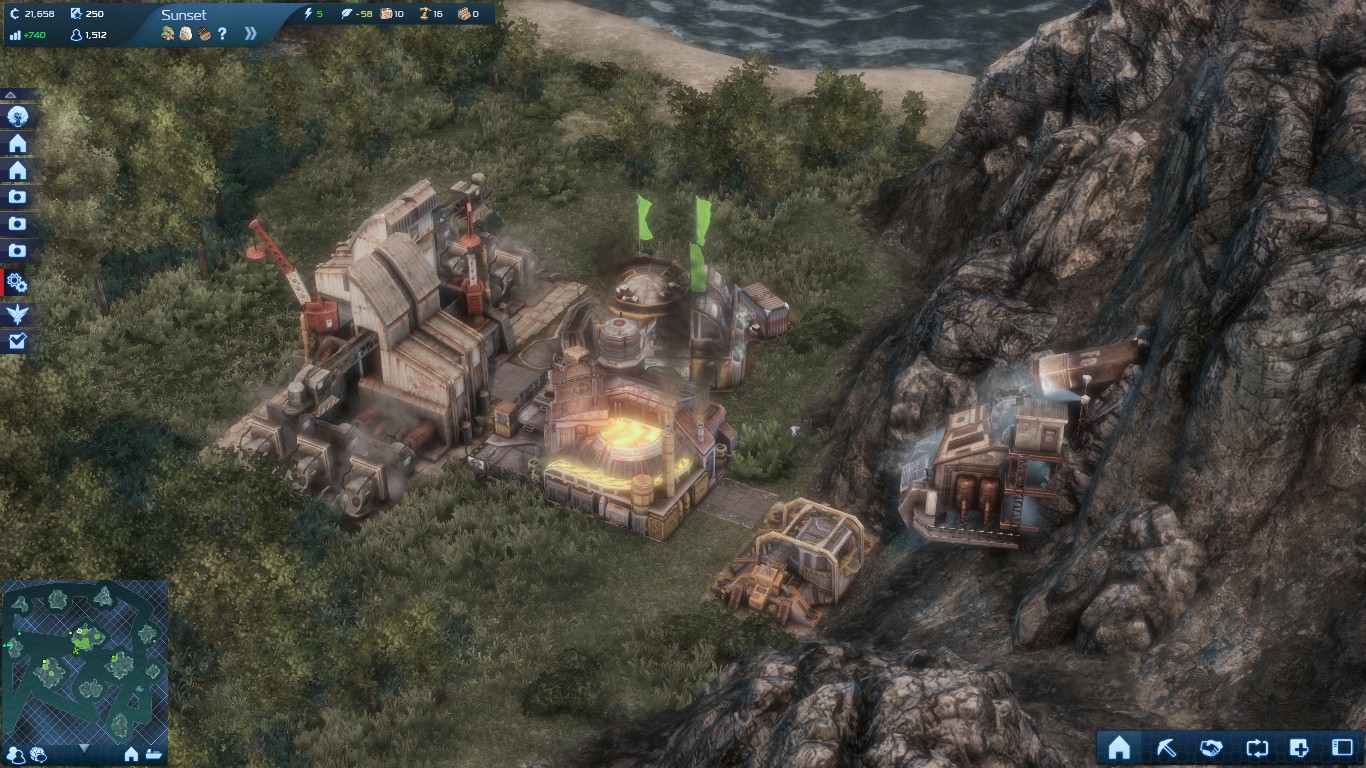Select the house icon beneath the minimap
The image size is (1366, 768).
(131, 755)
